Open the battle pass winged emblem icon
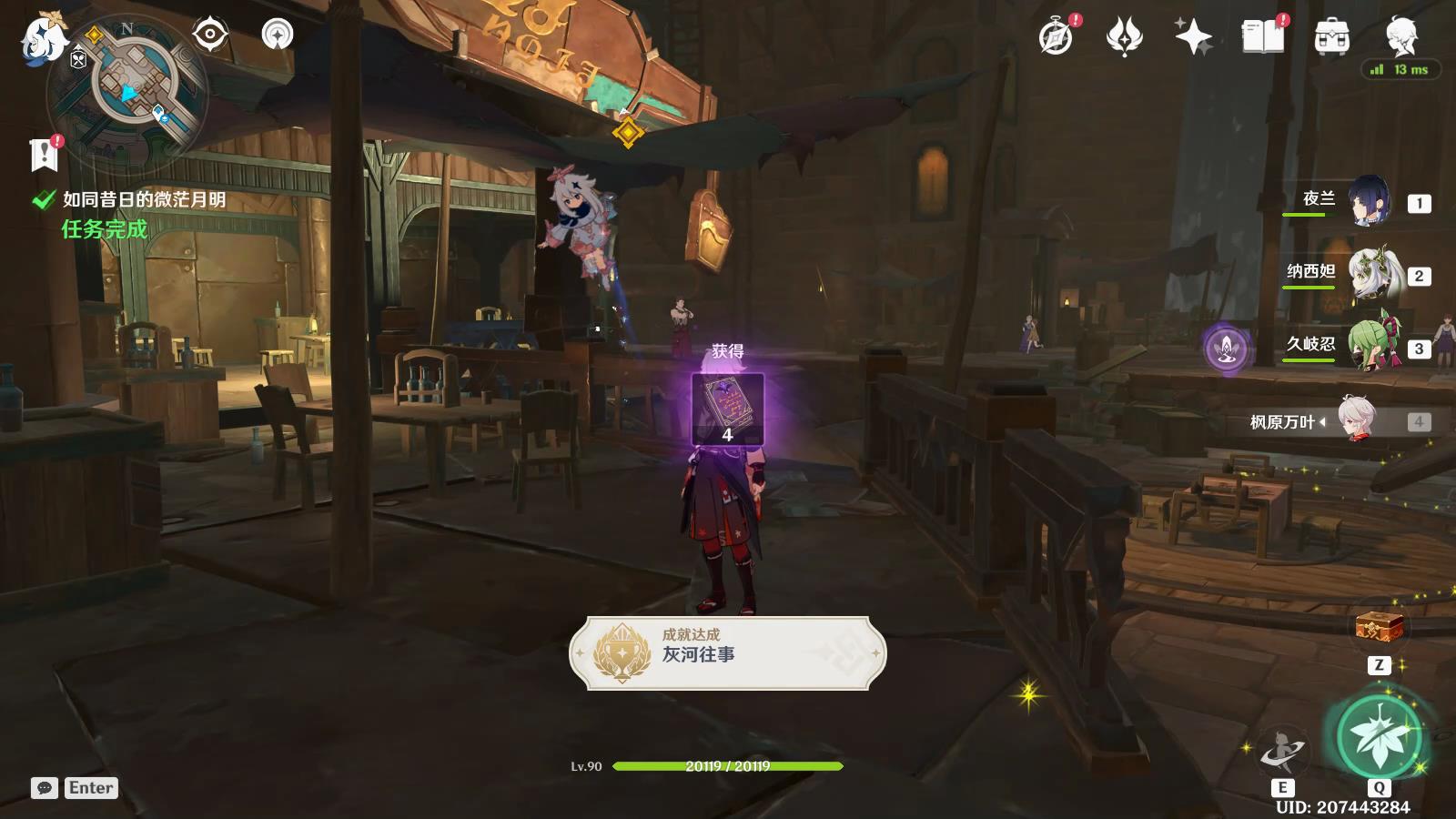The width and height of the screenshot is (1456, 819). [1124, 37]
